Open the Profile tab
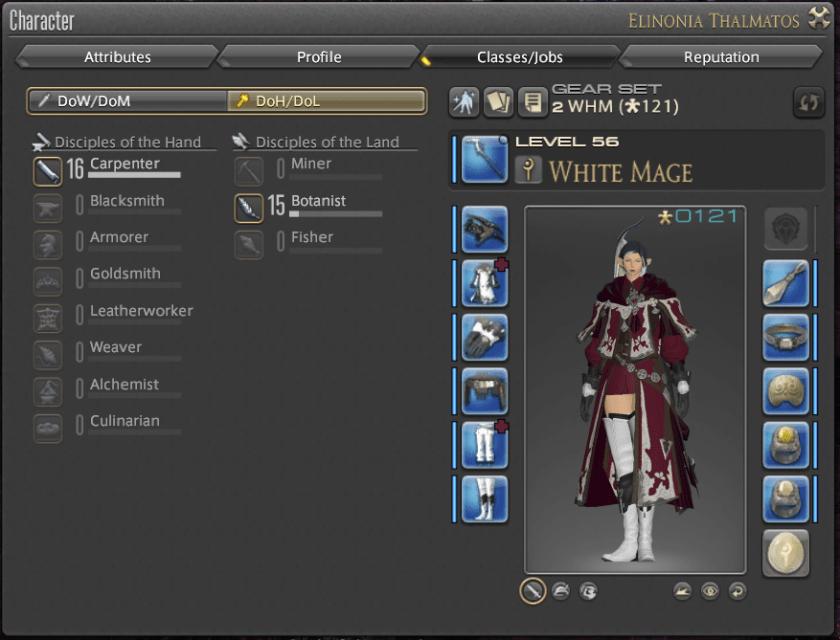 [x=319, y=57]
